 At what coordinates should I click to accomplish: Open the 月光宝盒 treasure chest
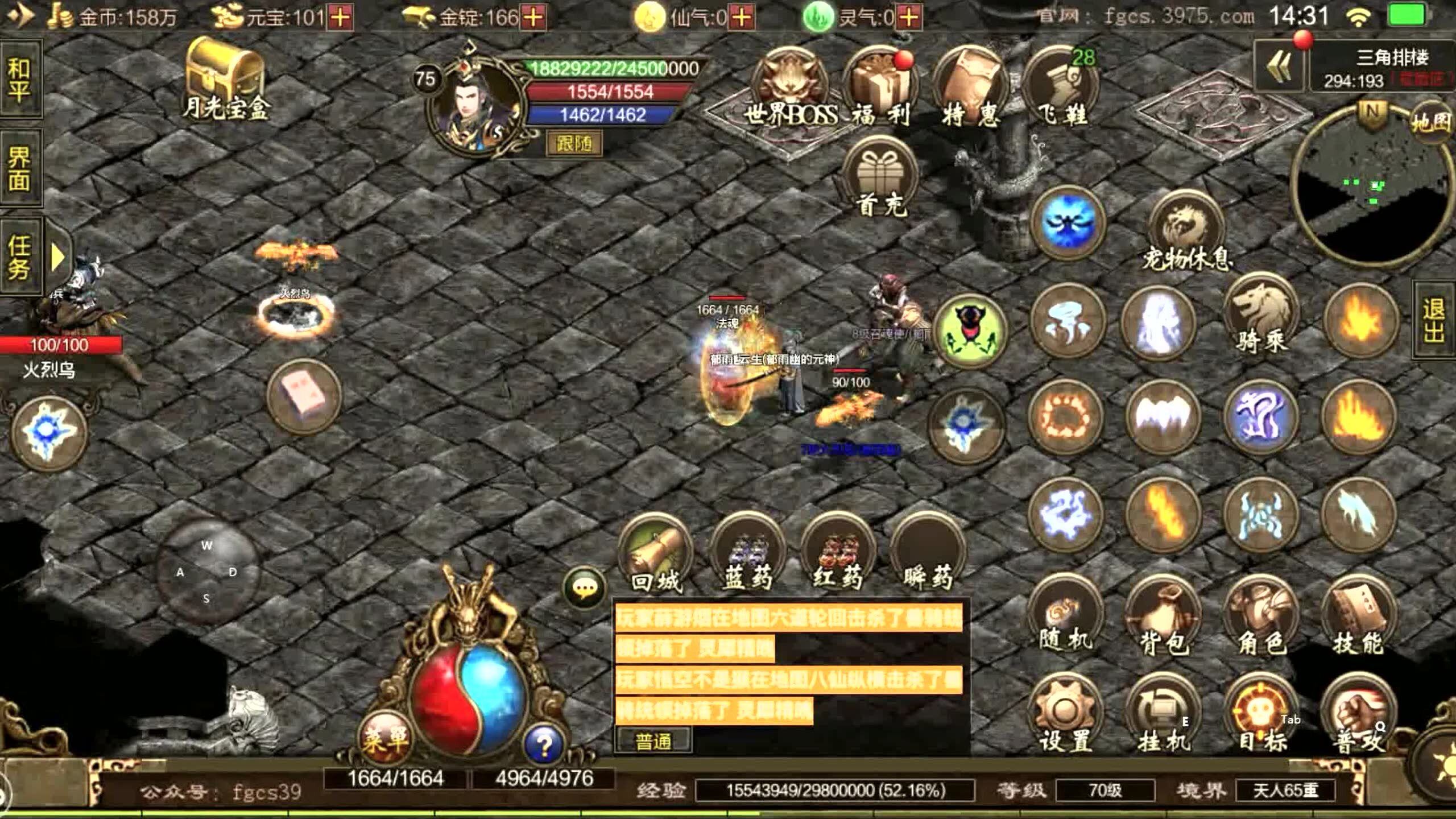pos(225,77)
